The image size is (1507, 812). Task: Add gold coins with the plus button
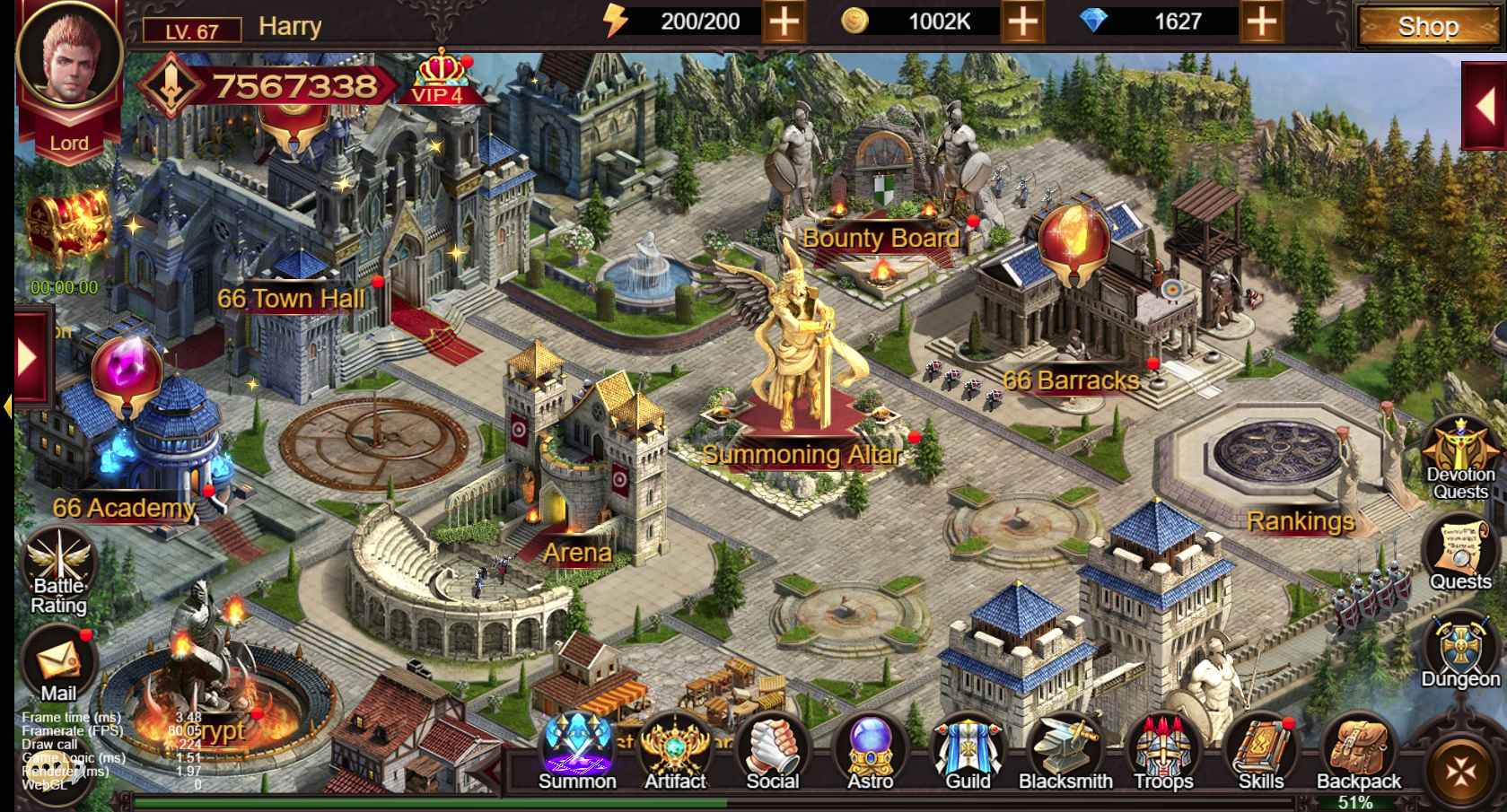point(1022,22)
